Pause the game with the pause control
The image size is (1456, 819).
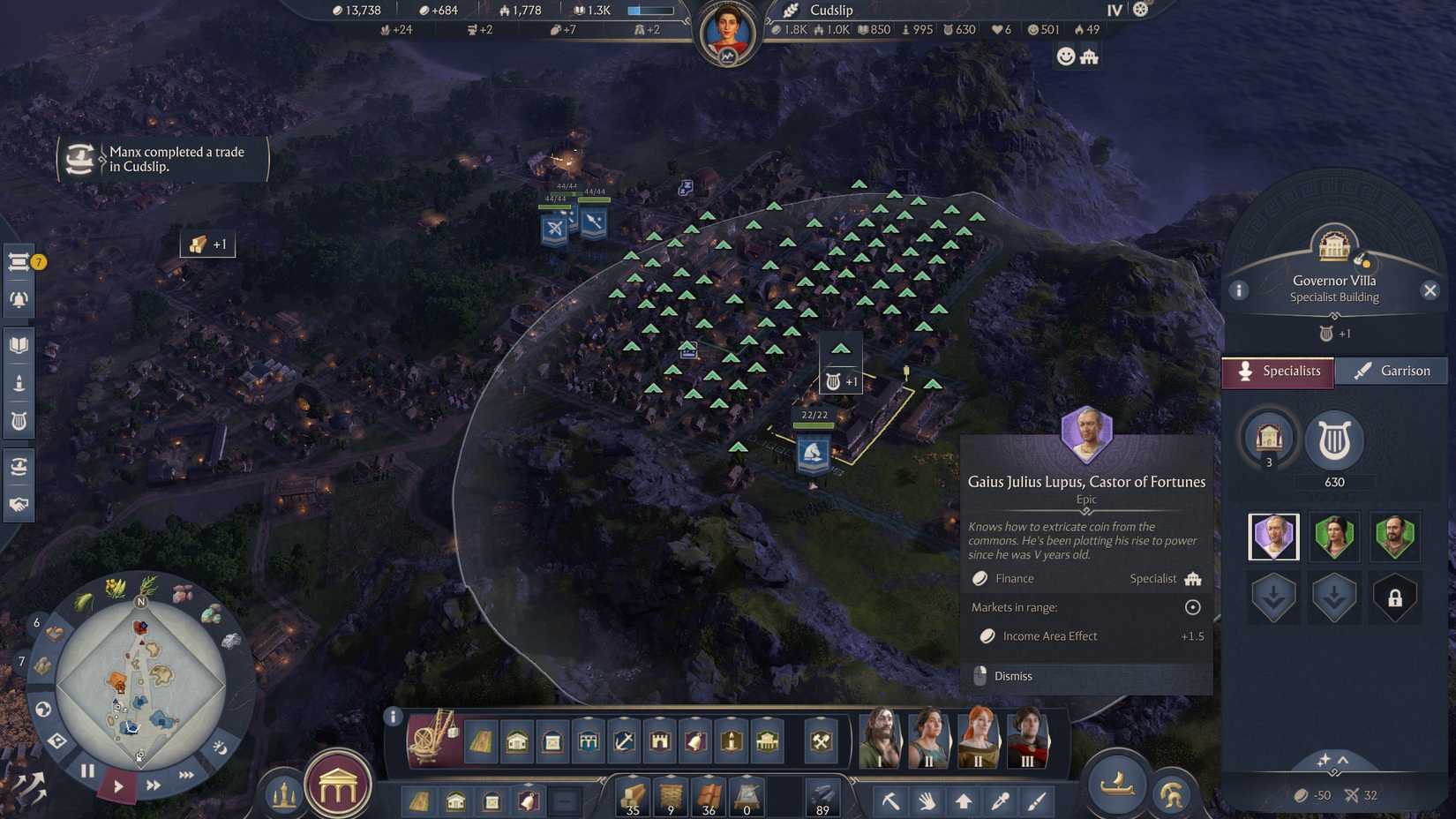[87, 770]
